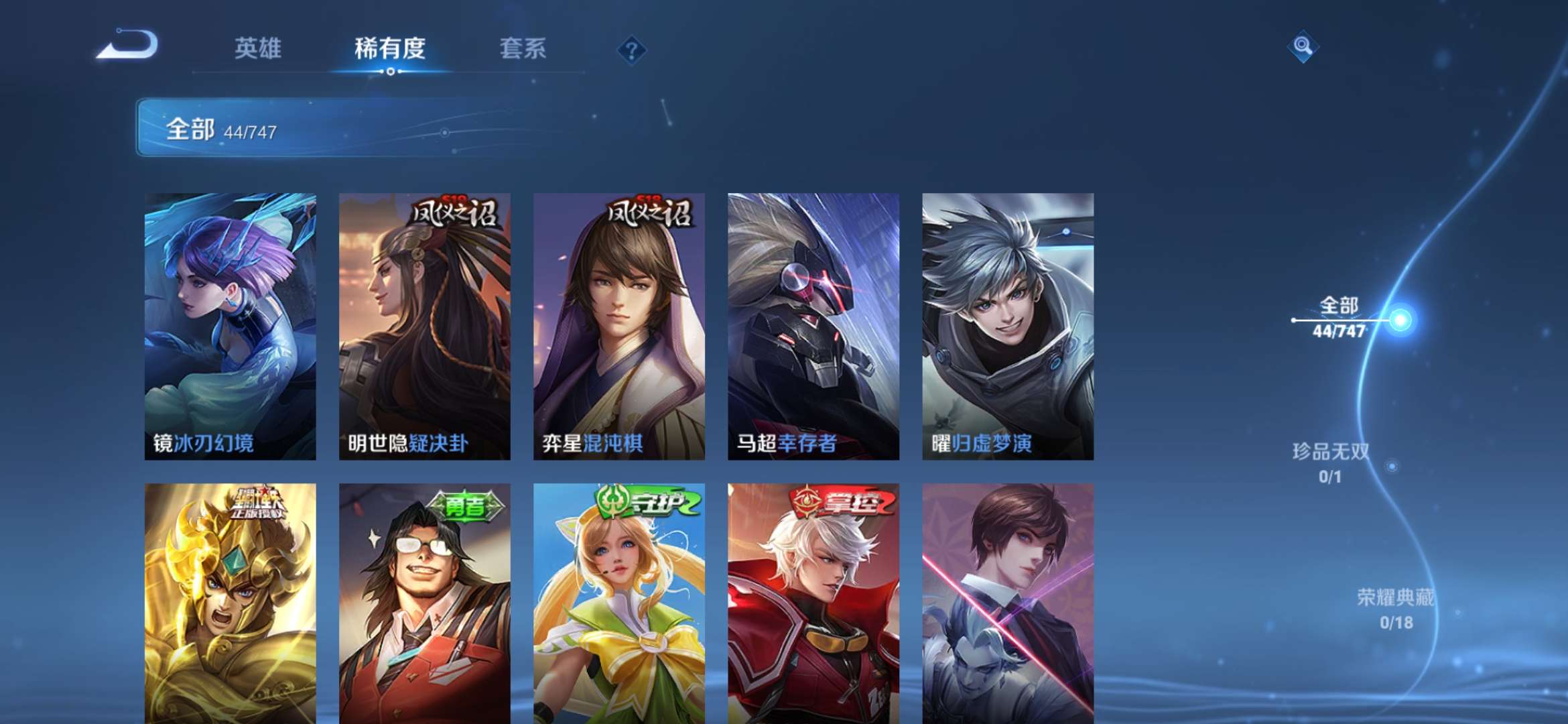The width and height of the screenshot is (1568, 724).
Task: Click the help question mark icon
Action: (631, 49)
